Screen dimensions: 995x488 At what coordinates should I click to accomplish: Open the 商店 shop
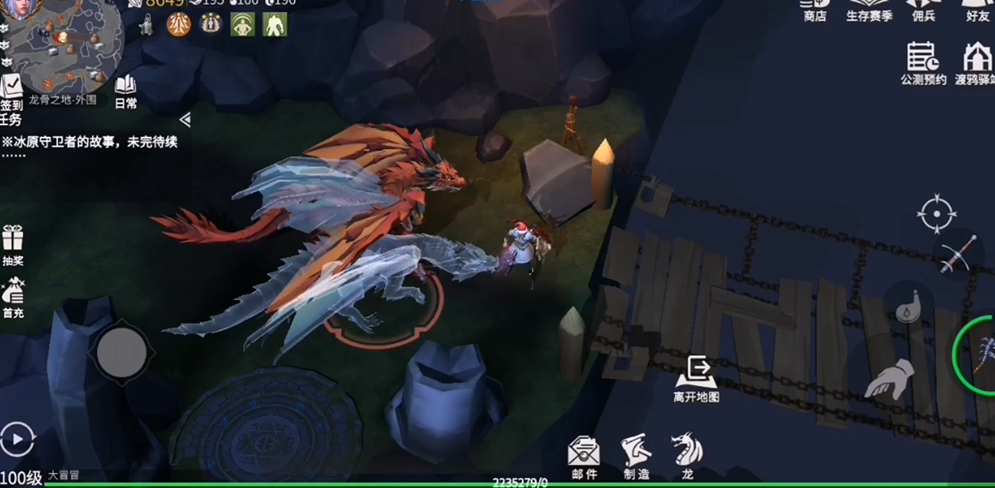coord(815,10)
